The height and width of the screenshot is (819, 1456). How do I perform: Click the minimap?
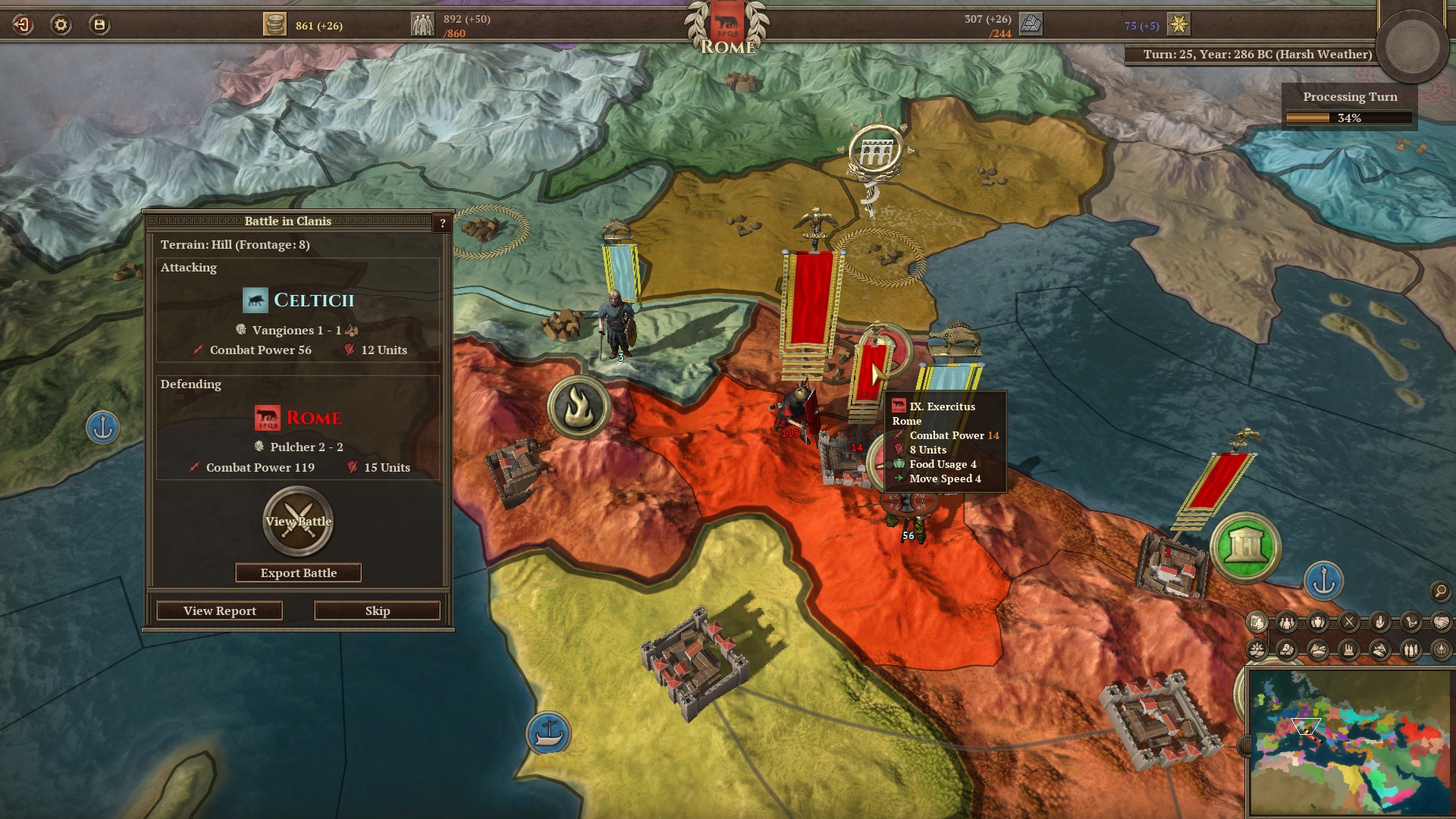[1348, 742]
